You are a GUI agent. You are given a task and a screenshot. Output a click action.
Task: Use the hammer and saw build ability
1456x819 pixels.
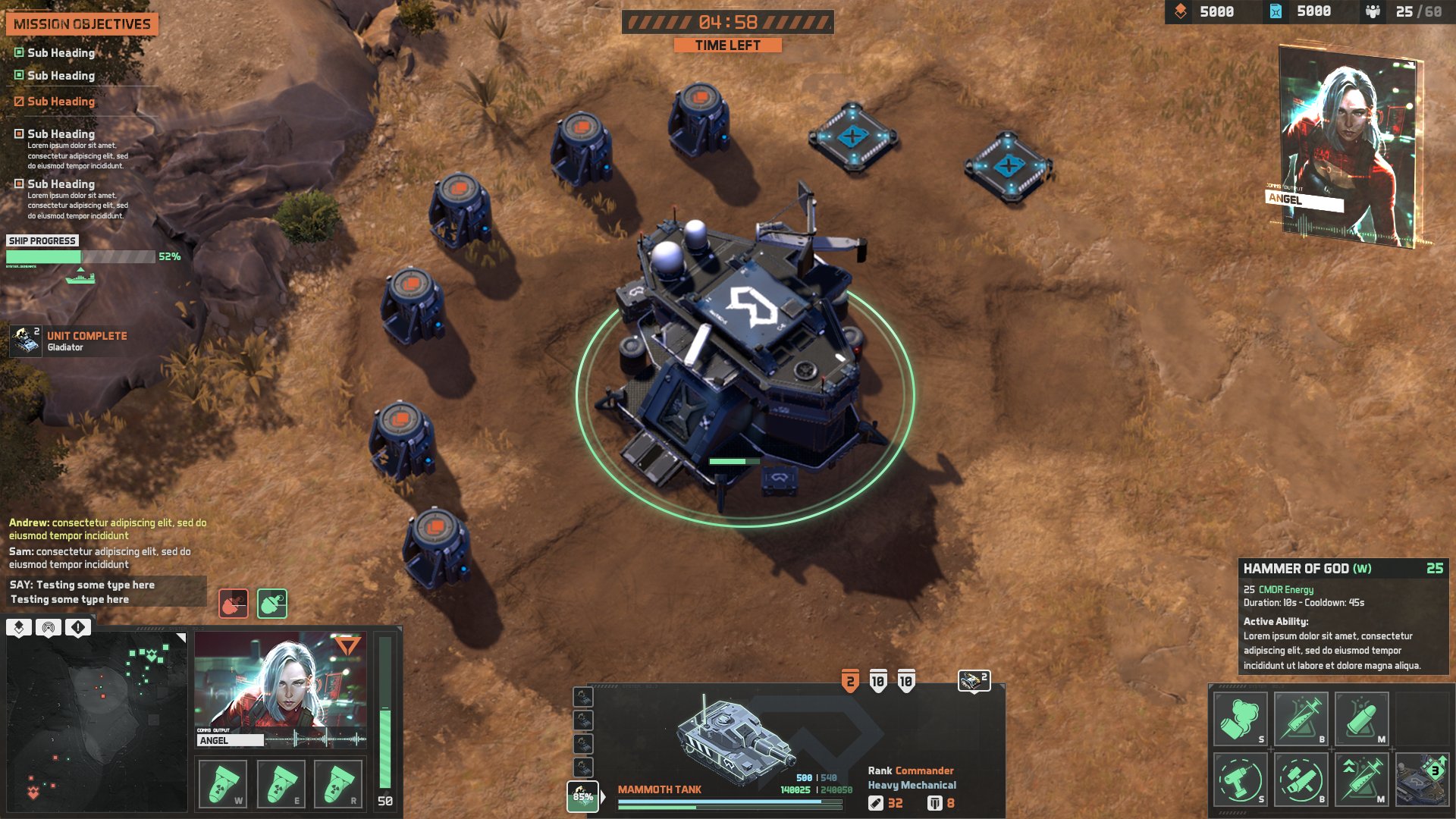[x=1301, y=779]
